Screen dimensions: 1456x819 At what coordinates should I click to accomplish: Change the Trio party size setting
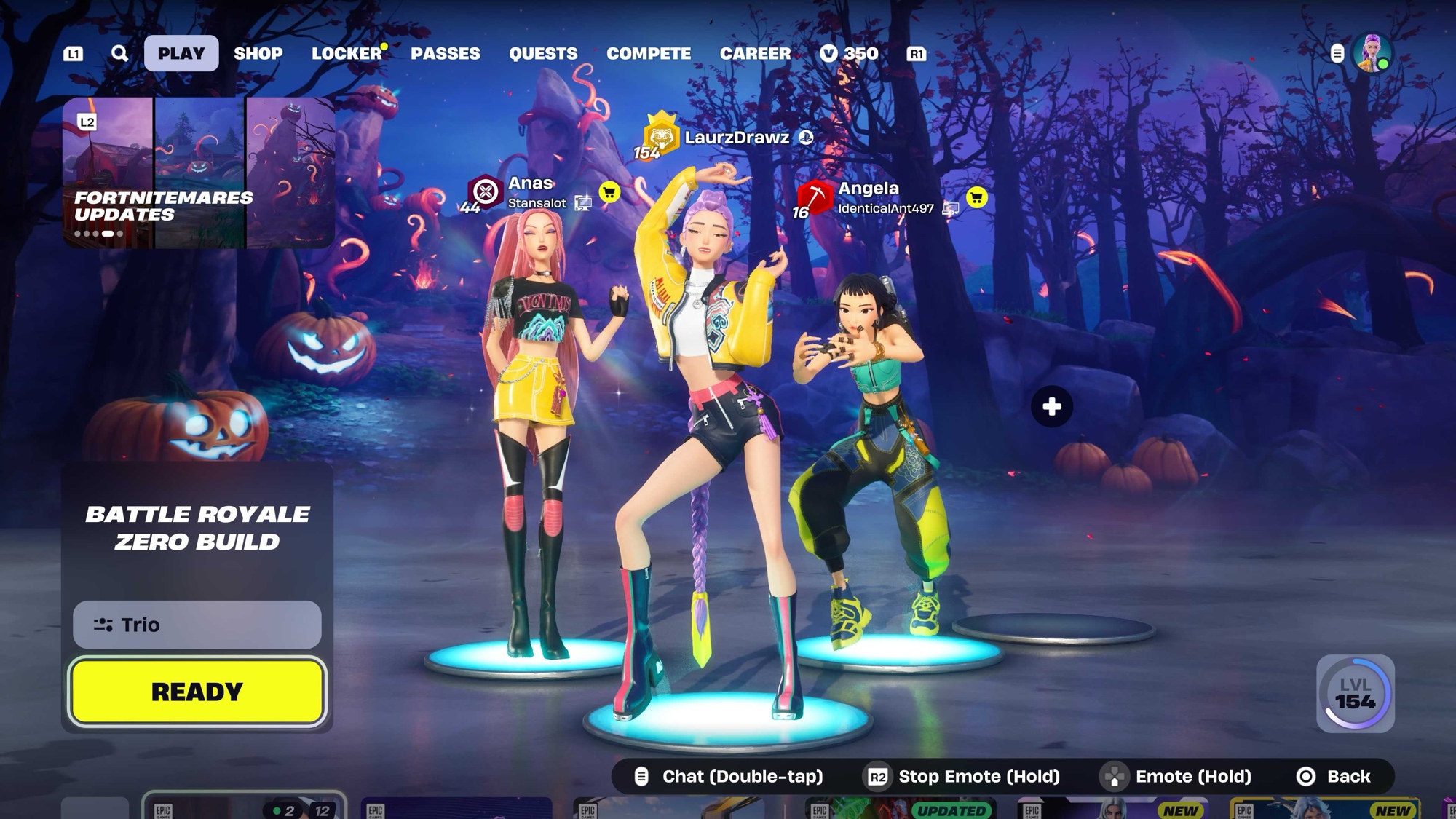coord(197,625)
